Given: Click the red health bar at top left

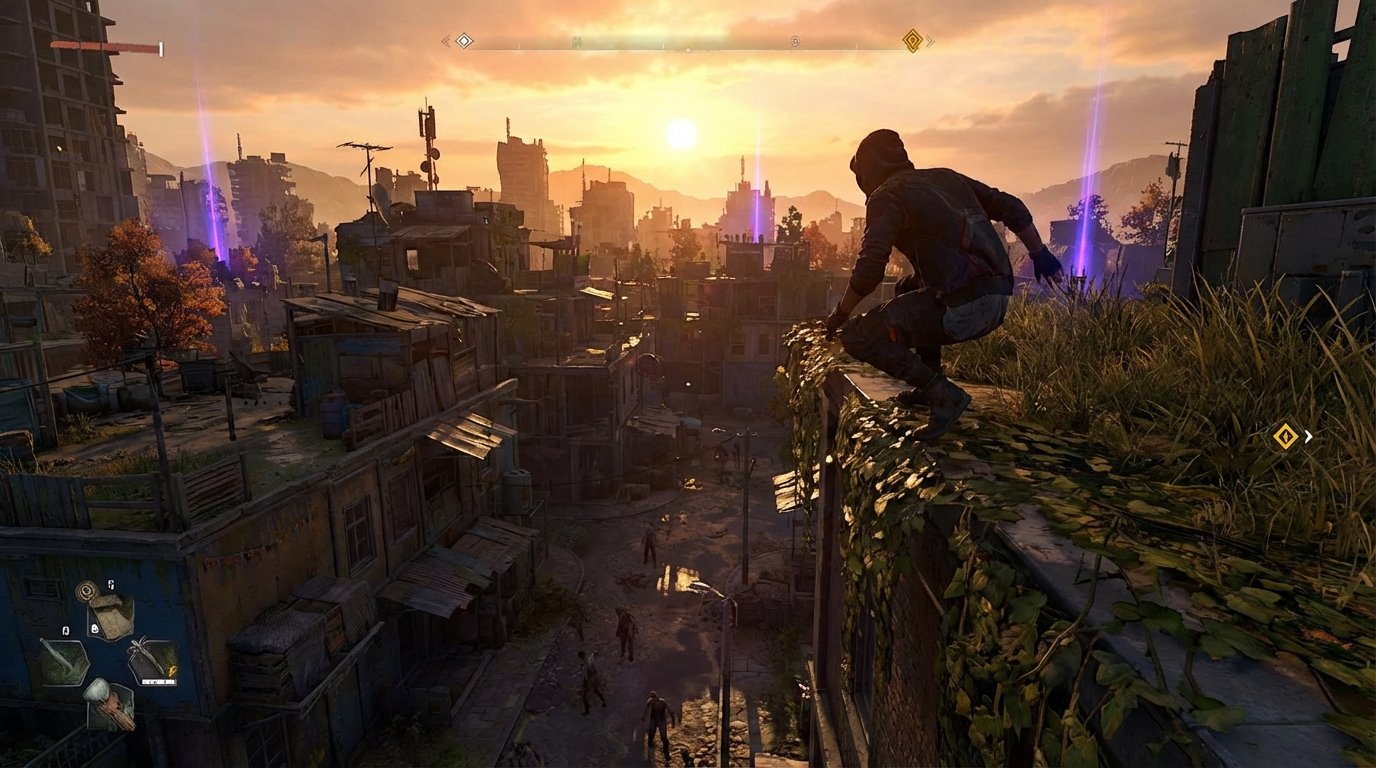Looking at the screenshot, I should (105, 45).
